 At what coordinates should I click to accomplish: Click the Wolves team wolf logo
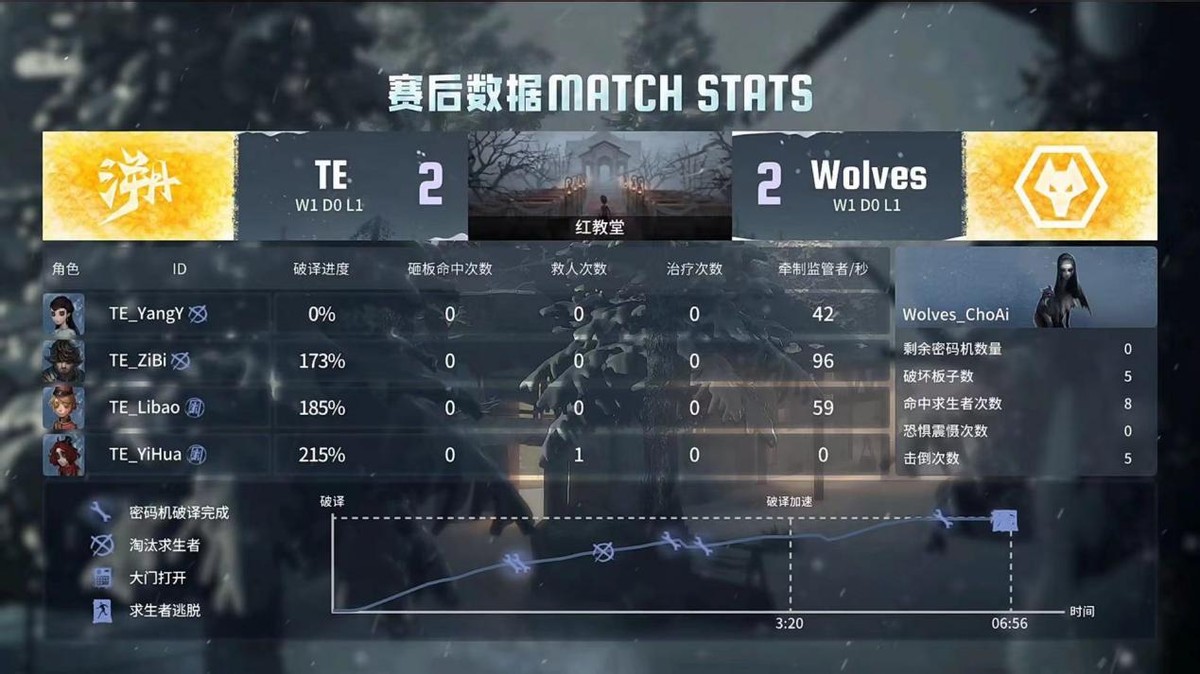point(1060,186)
